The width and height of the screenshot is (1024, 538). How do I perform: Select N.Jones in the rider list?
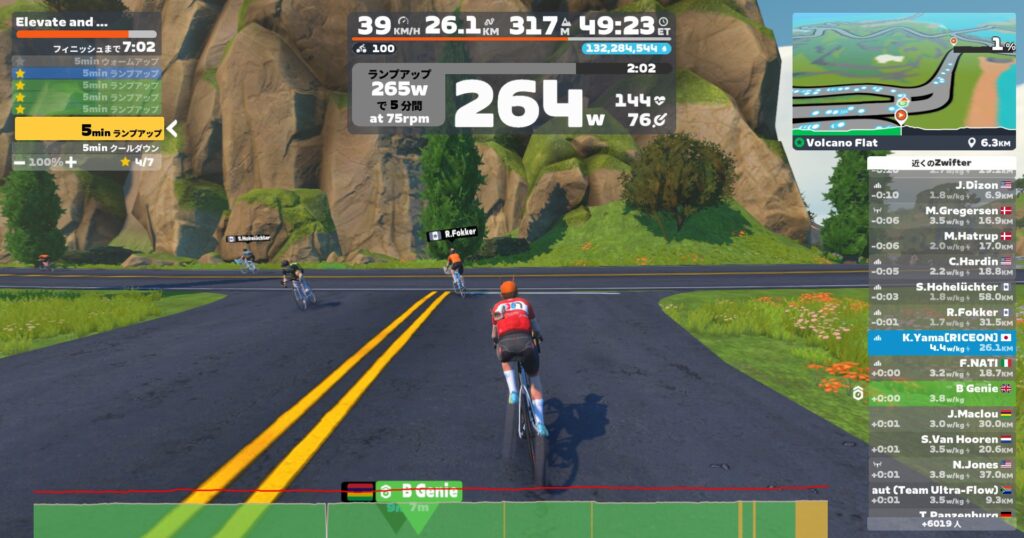click(940, 470)
